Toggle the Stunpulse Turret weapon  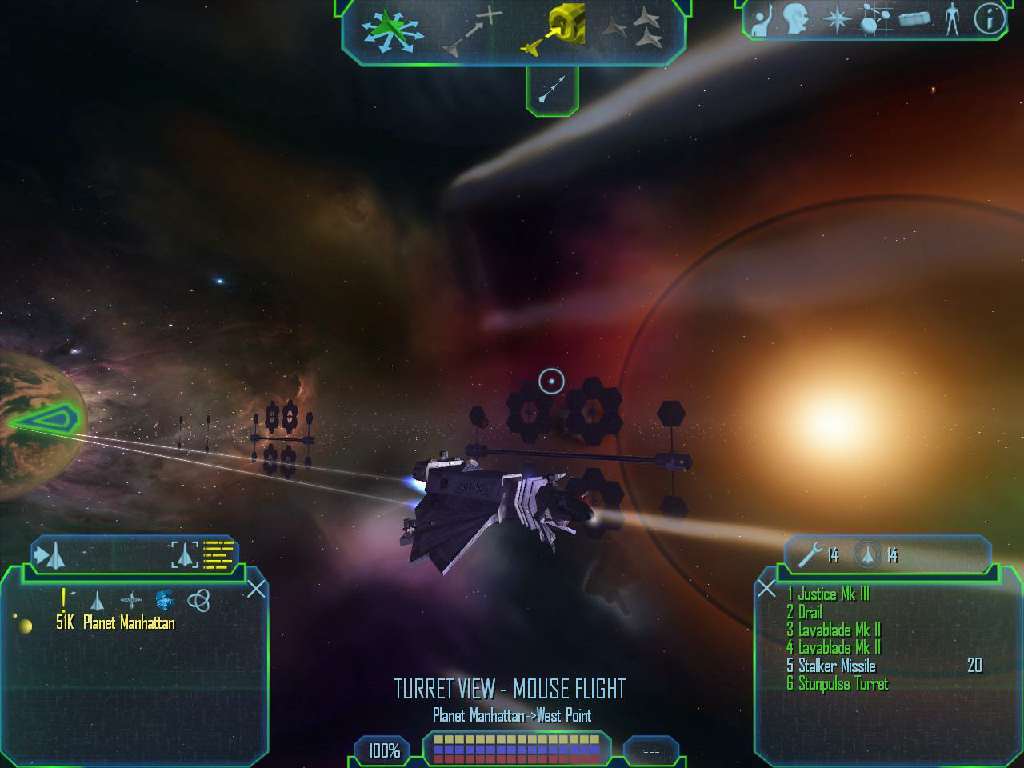point(836,684)
